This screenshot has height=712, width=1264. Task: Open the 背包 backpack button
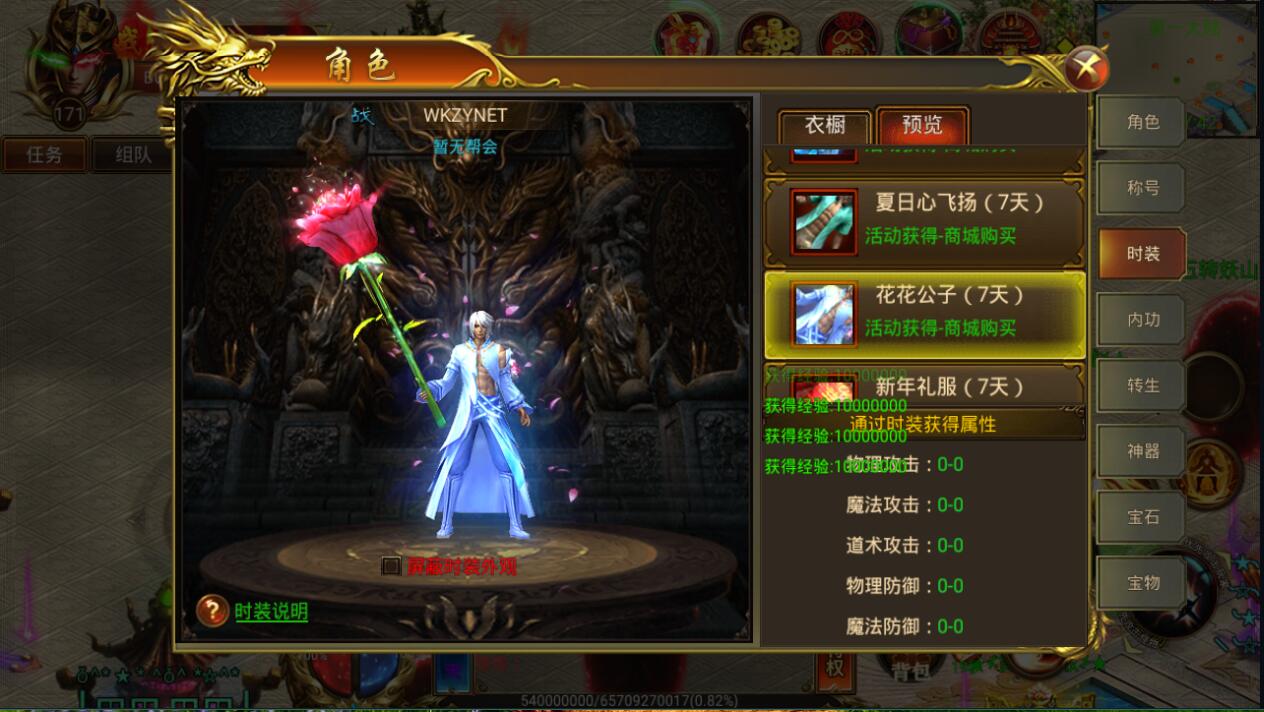[911, 672]
